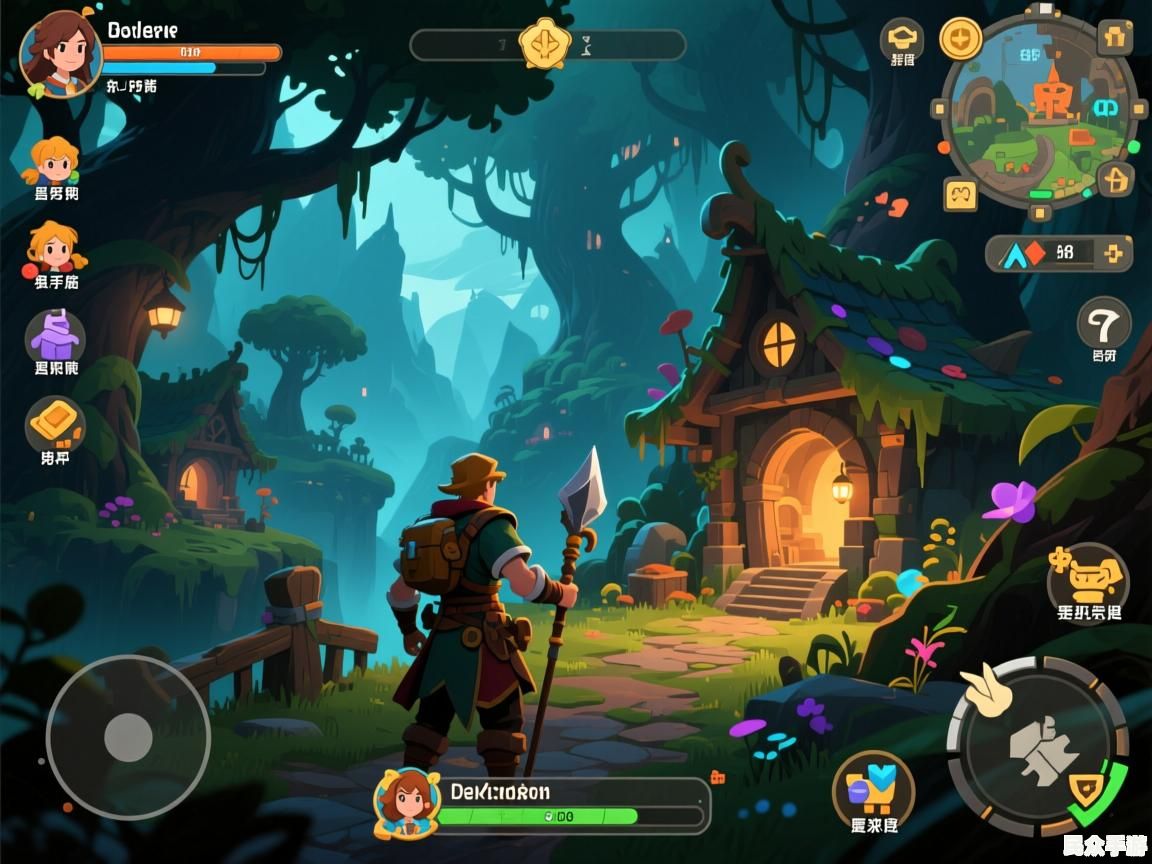This screenshot has width=1152, height=864.
Task: Open the question mark help button
Action: 1104,324
